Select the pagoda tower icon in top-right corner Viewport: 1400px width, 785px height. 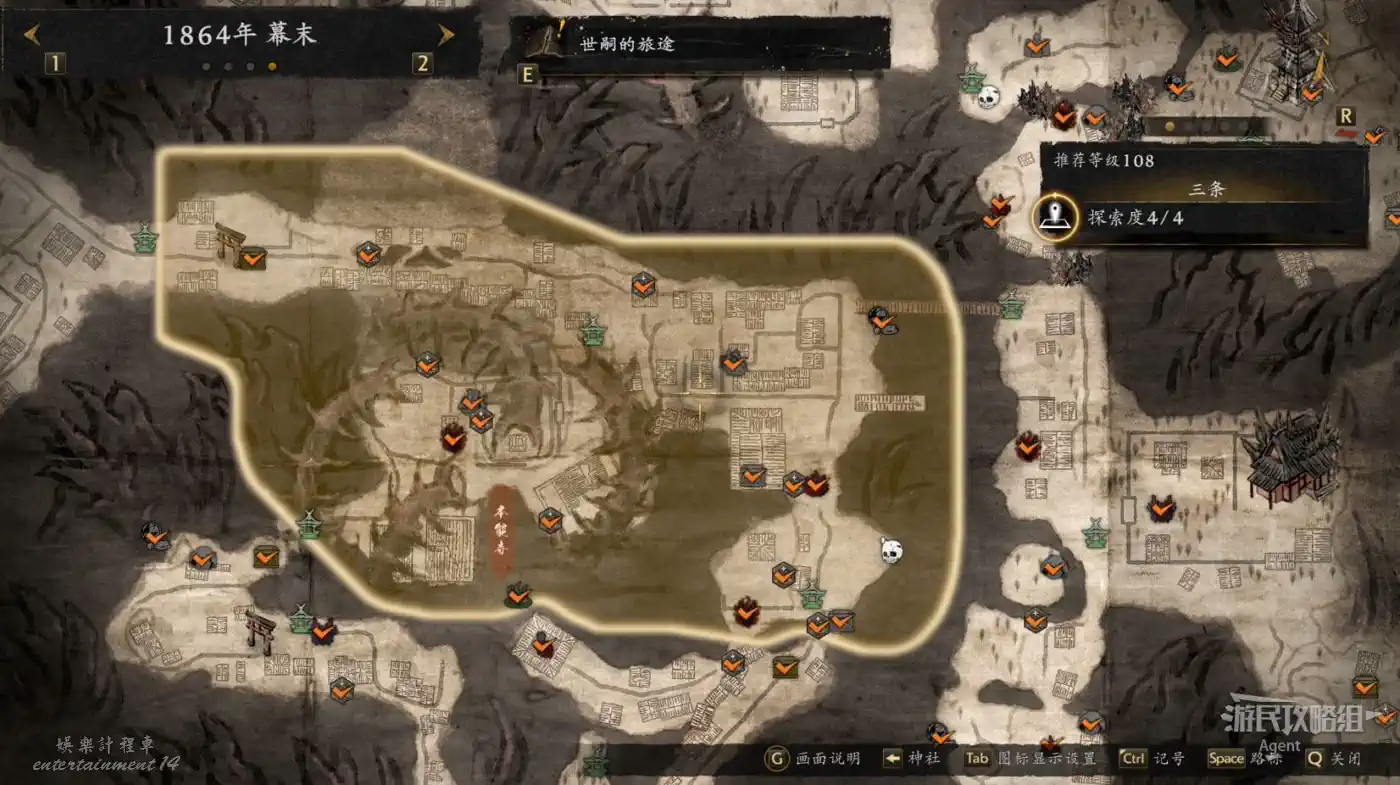pyautogui.click(x=1296, y=50)
